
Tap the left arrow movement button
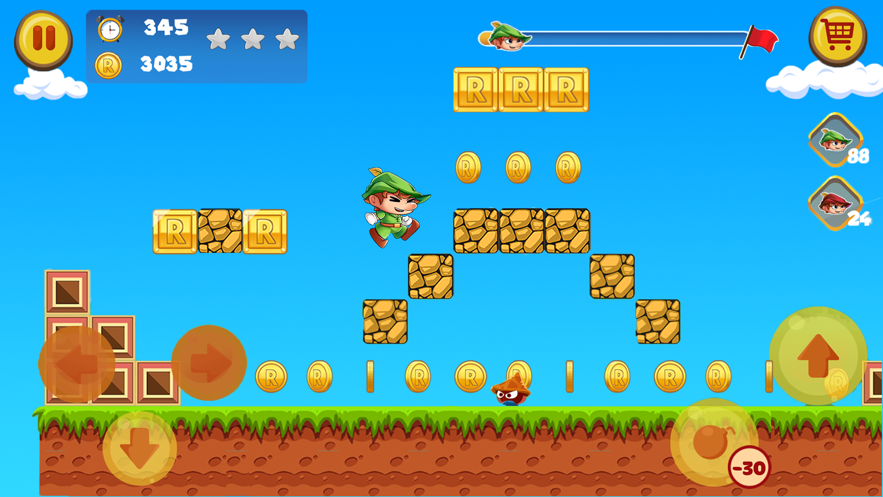click(76, 364)
